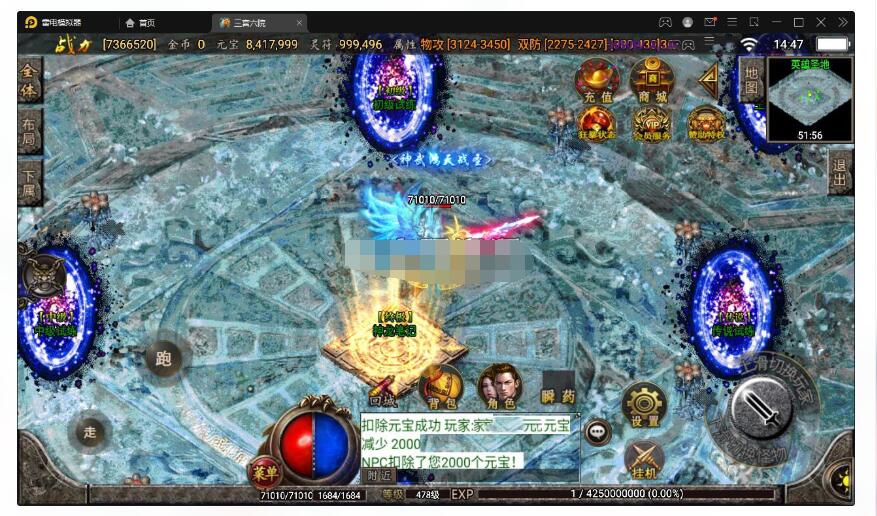Click the 英雄圣地 minimap
877x516 pixels.
coord(810,99)
